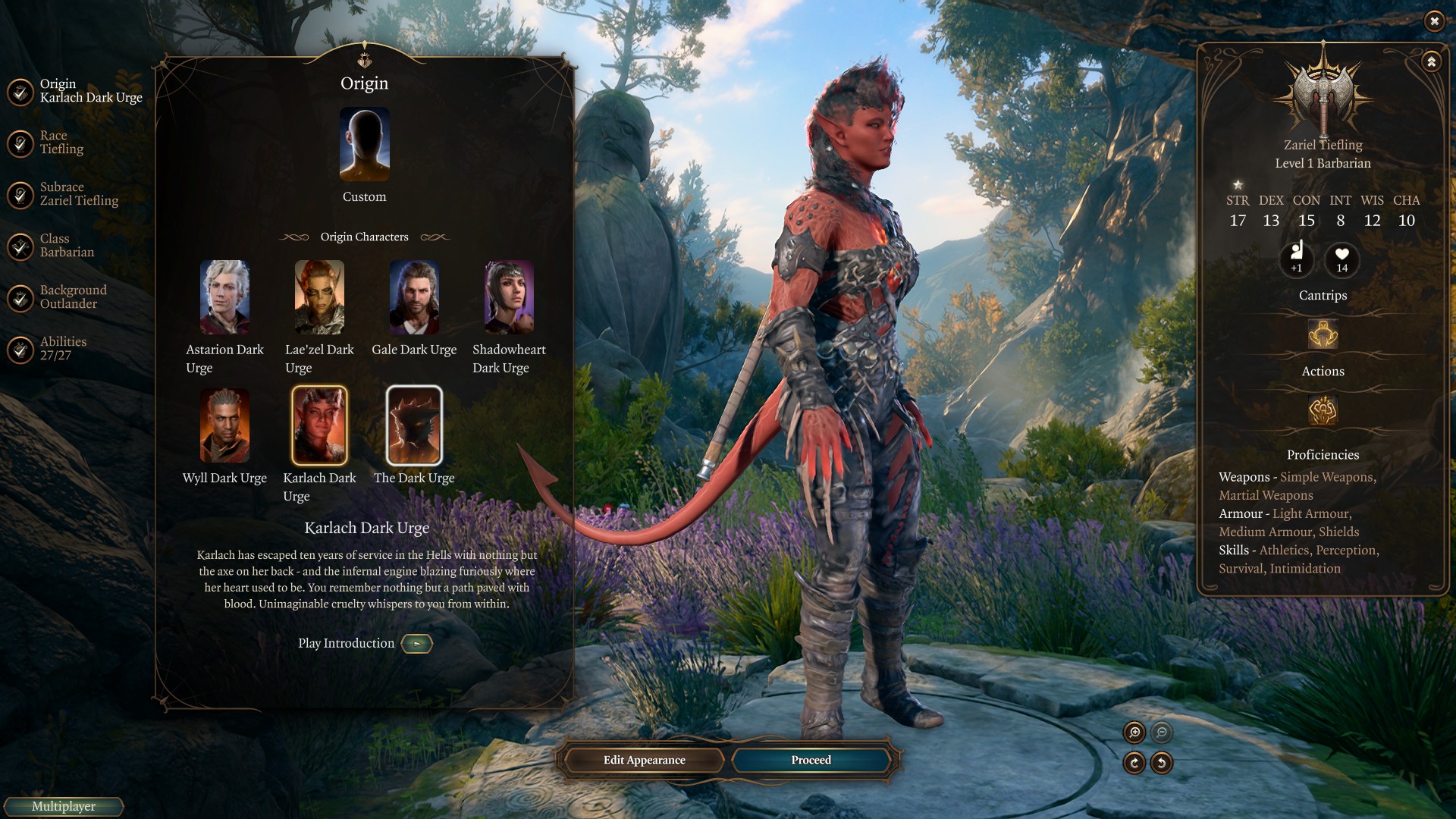Image resolution: width=1456 pixels, height=819 pixels.
Task: Select Wyll Dark Urge origin
Action: point(224,425)
